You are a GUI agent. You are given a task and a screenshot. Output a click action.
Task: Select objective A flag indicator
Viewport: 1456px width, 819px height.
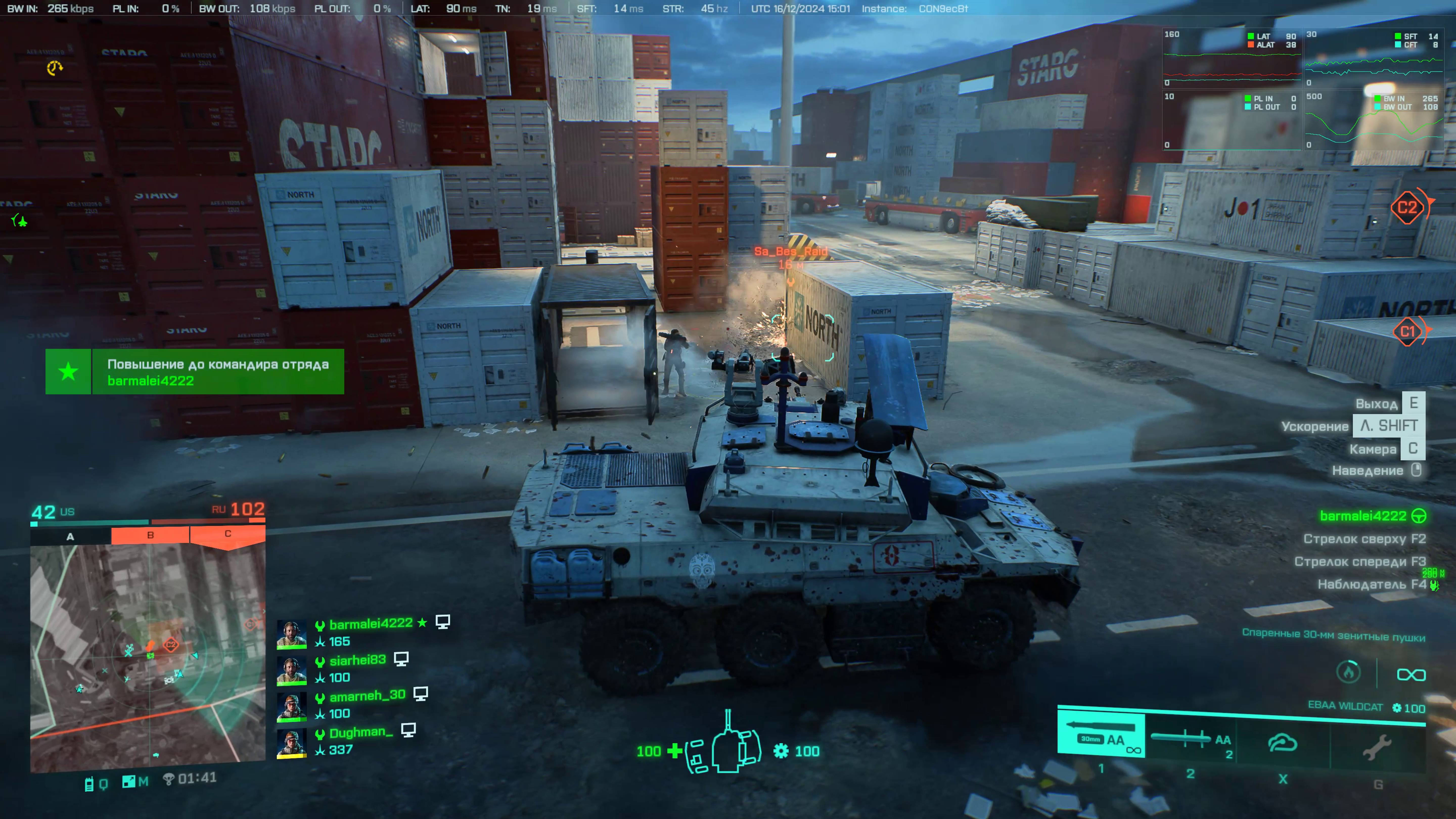tap(71, 536)
